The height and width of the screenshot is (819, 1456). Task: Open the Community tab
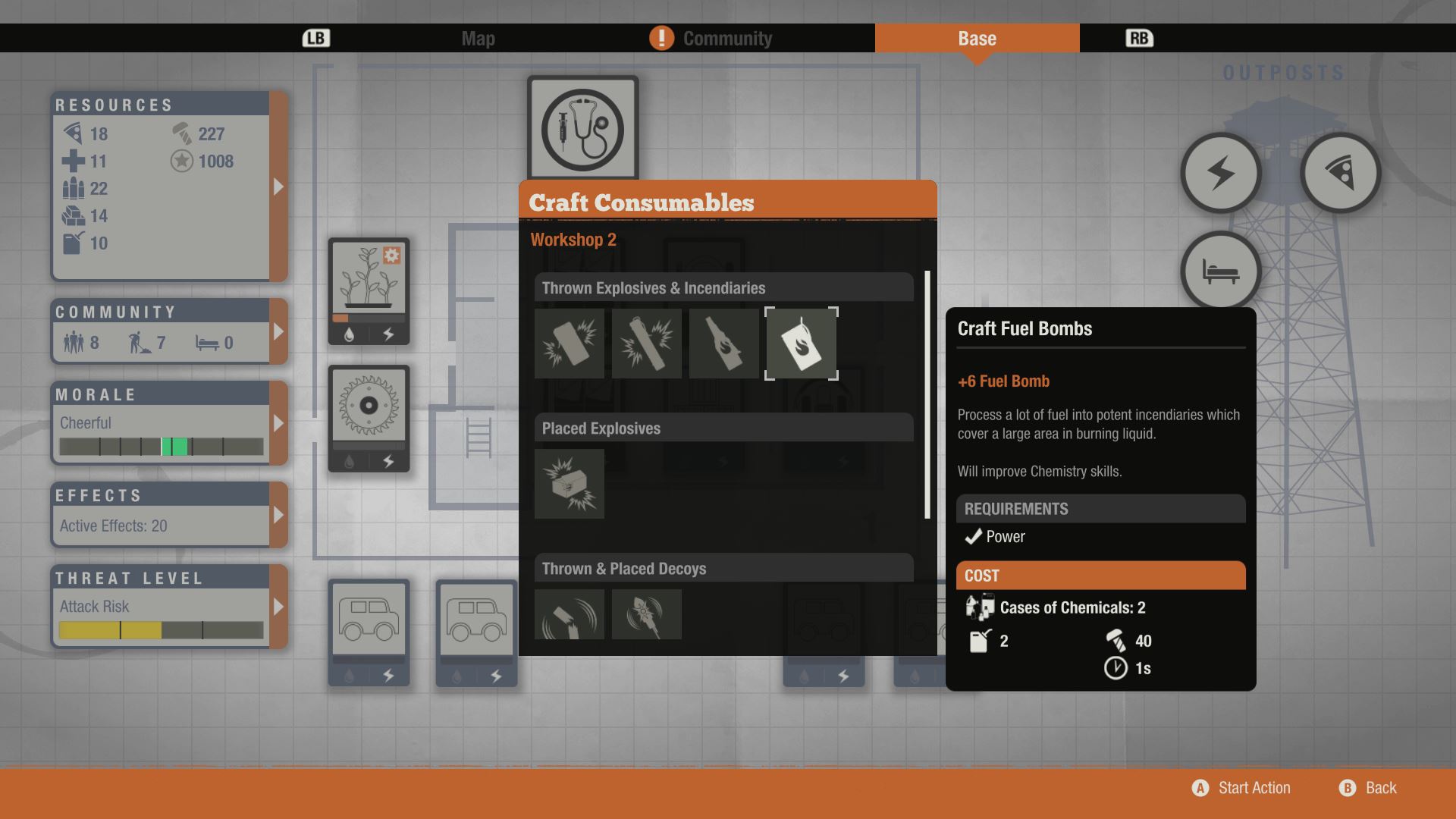coord(726,39)
